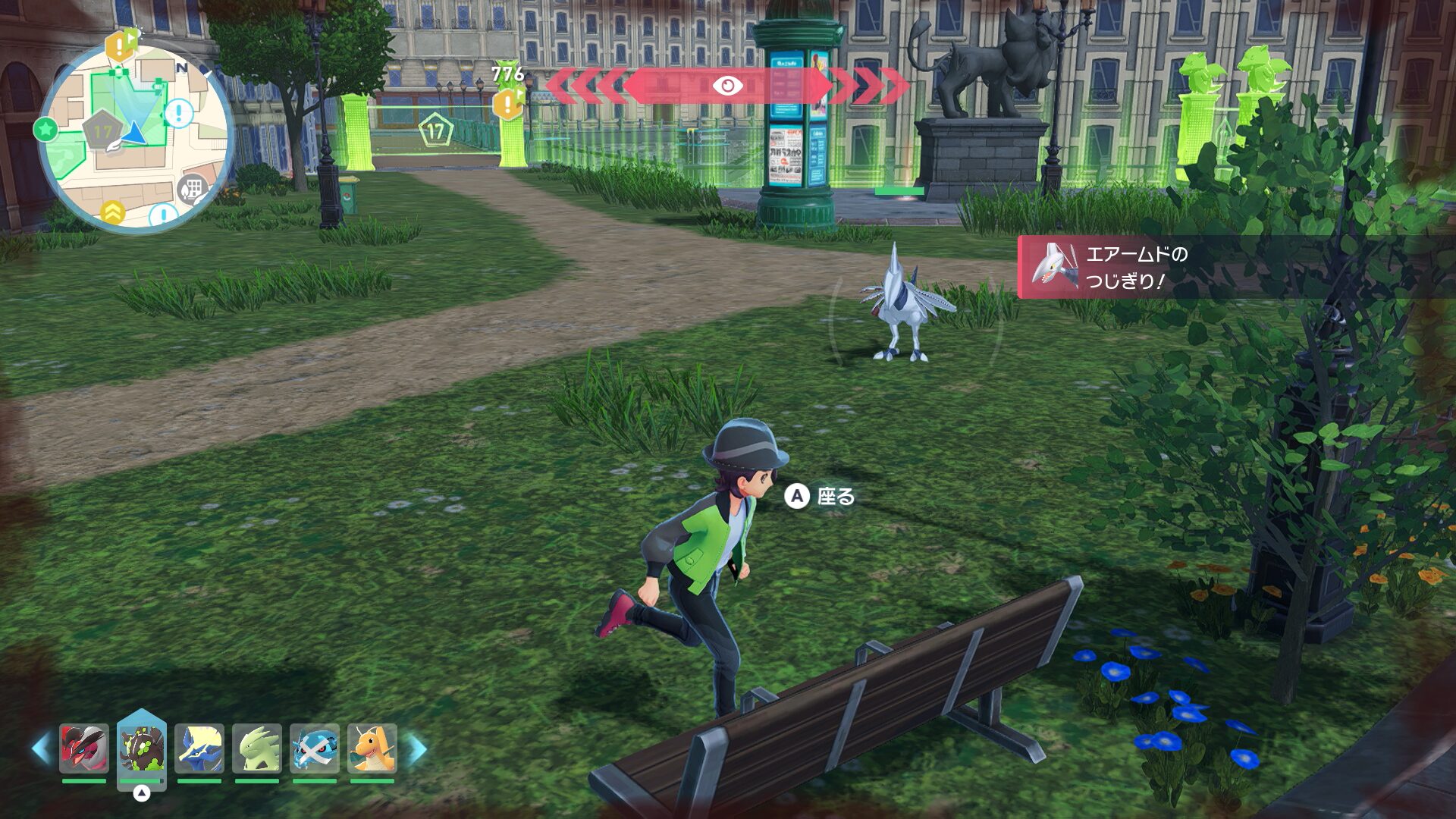Viewport: 1456px width, 819px height.
Task: Switch to the blue-and-yellow Zeraora party slot
Action: click(199, 748)
